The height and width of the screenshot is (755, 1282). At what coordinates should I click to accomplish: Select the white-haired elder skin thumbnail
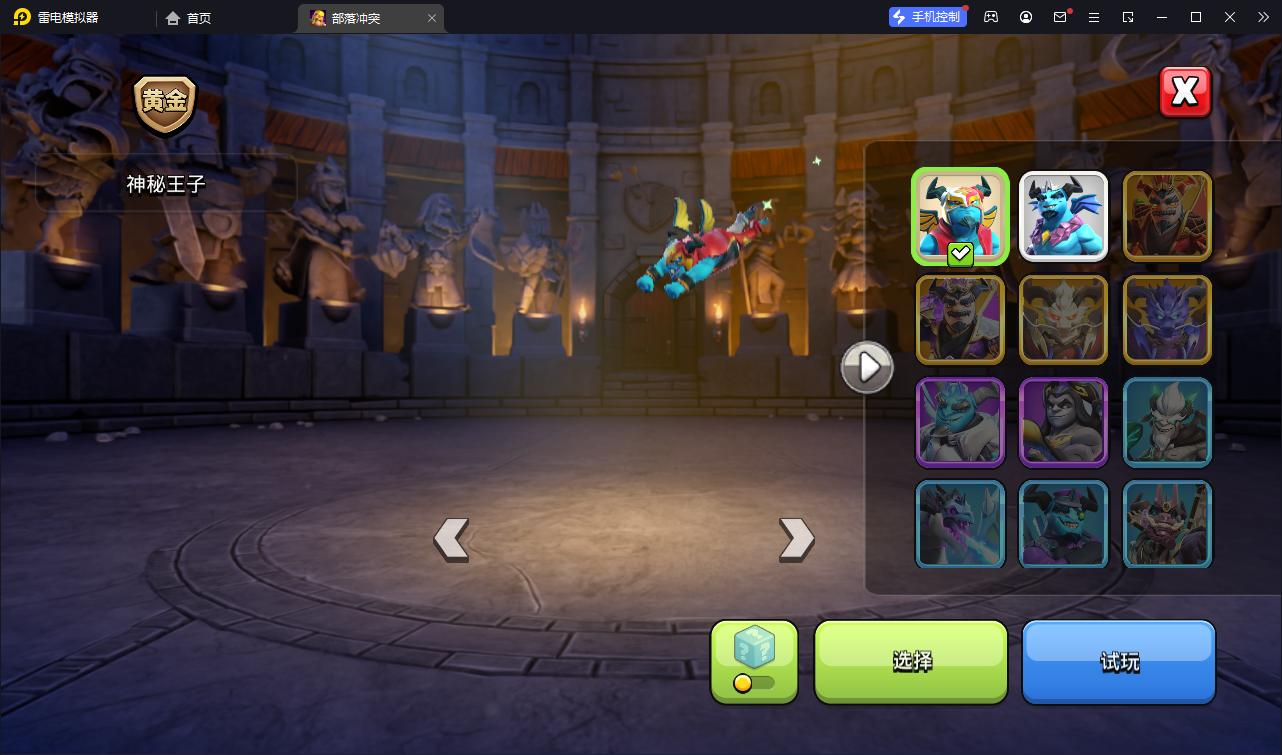pos(1167,422)
